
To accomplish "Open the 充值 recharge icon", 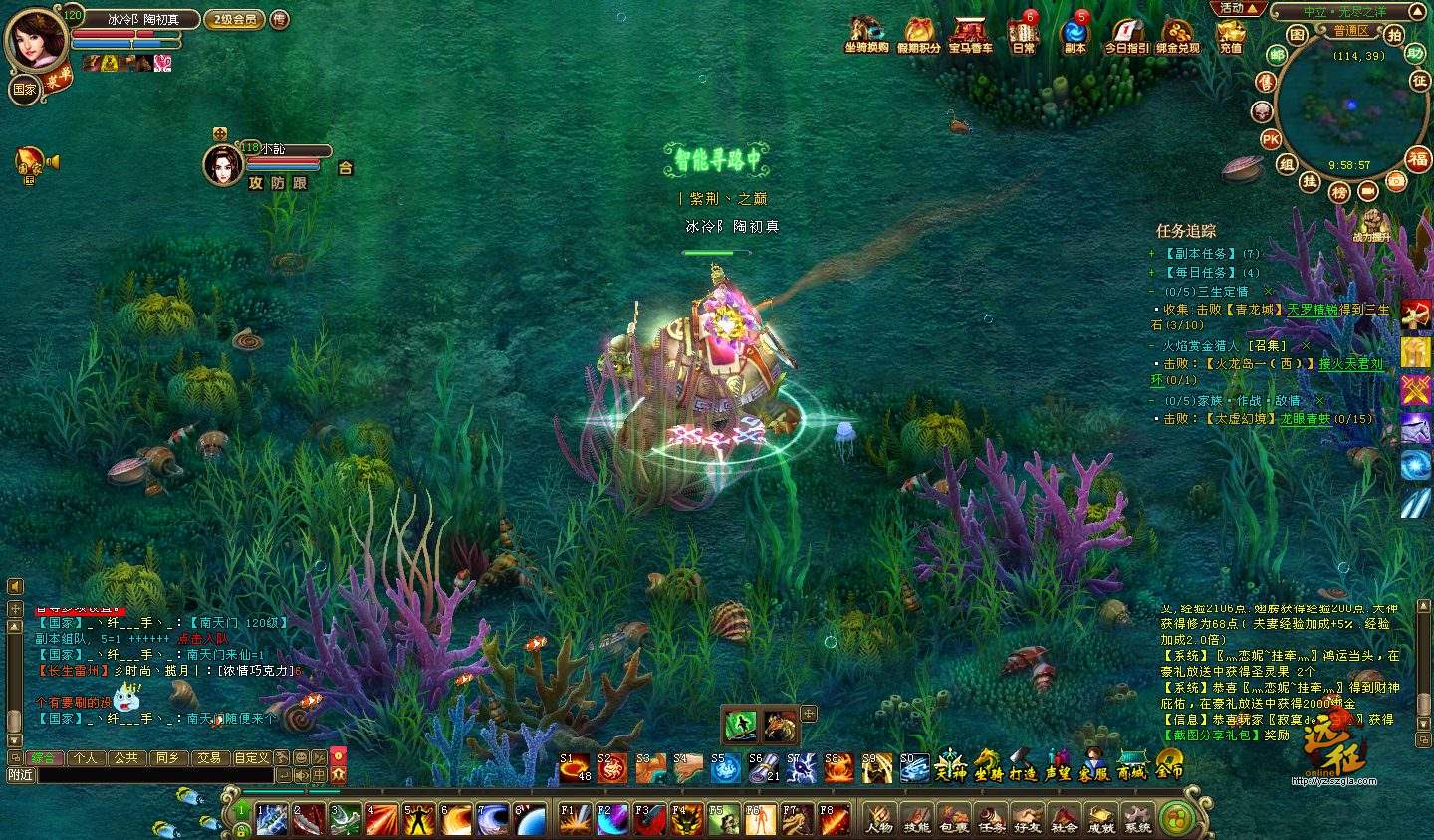I will pos(1231,34).
